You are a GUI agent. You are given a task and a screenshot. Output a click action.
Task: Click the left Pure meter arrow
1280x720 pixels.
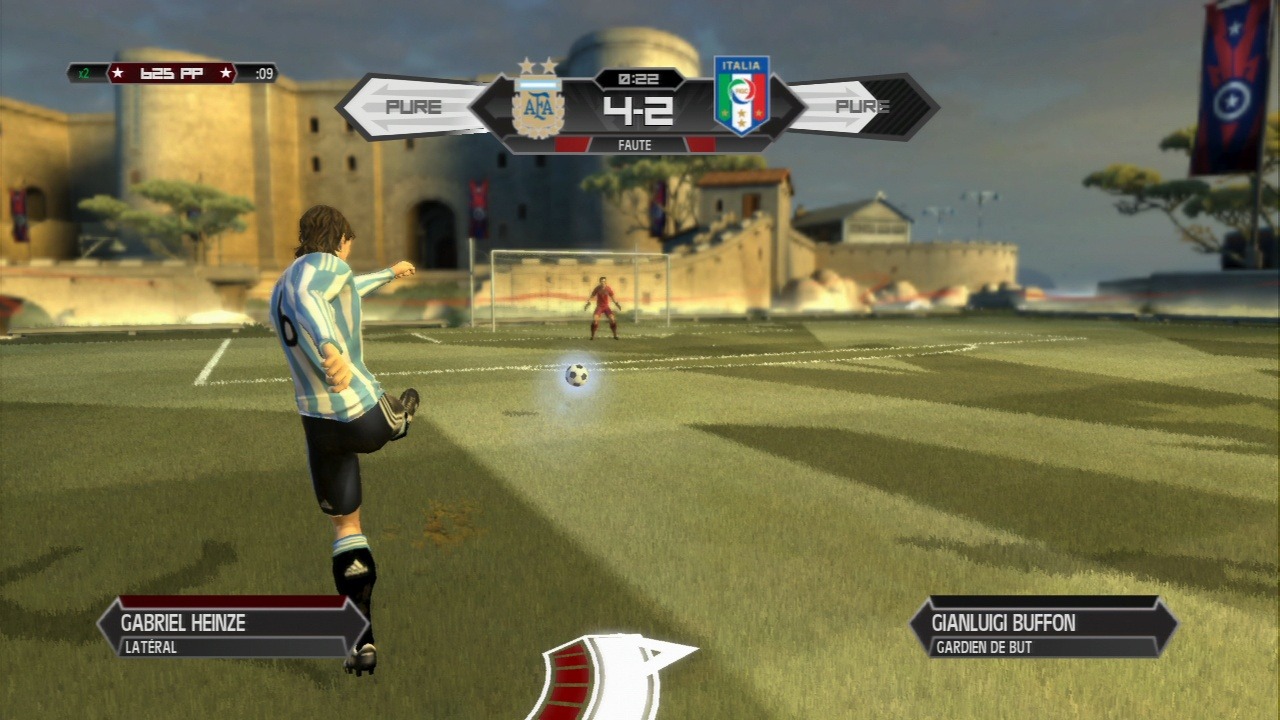(412, 107)
